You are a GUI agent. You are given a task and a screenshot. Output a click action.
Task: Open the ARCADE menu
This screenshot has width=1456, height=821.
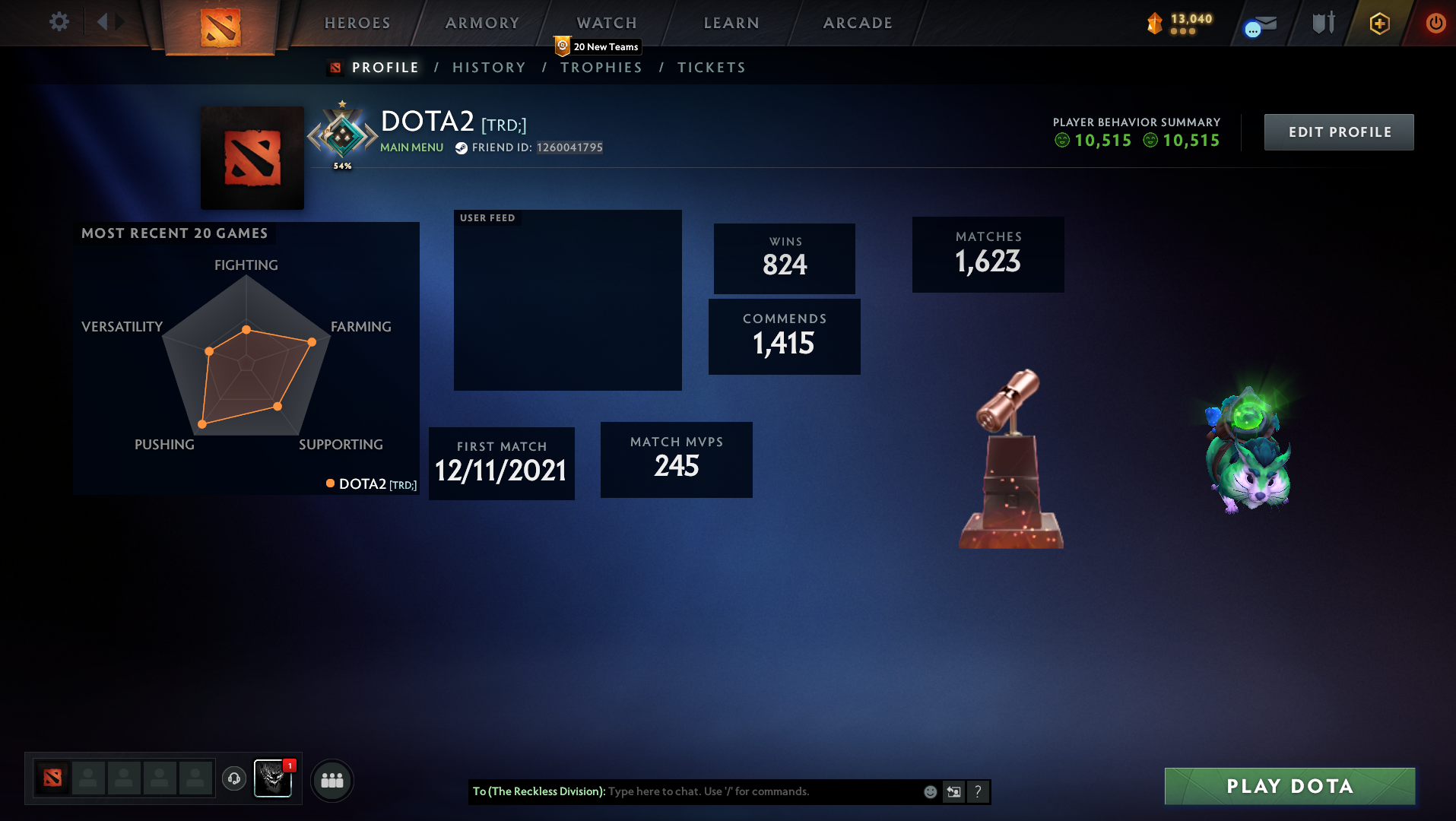[x=858, y=23]
